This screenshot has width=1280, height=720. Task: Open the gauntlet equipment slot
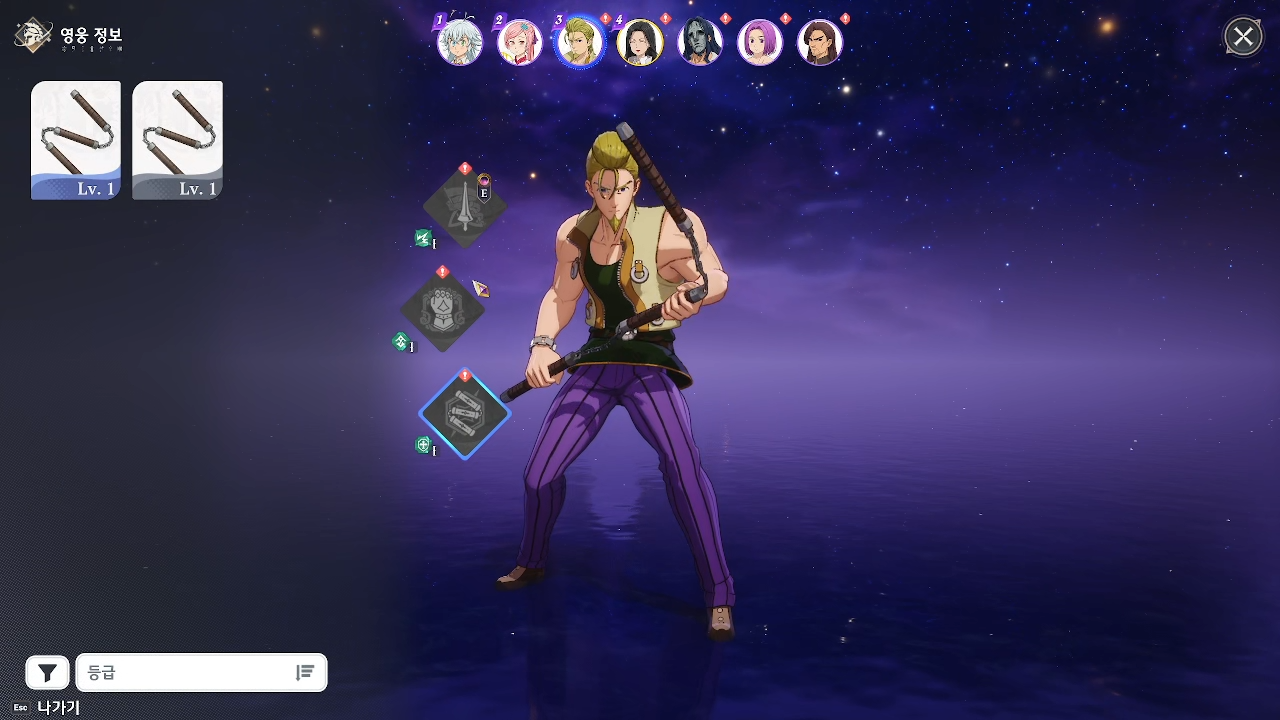tap(442, 310)
